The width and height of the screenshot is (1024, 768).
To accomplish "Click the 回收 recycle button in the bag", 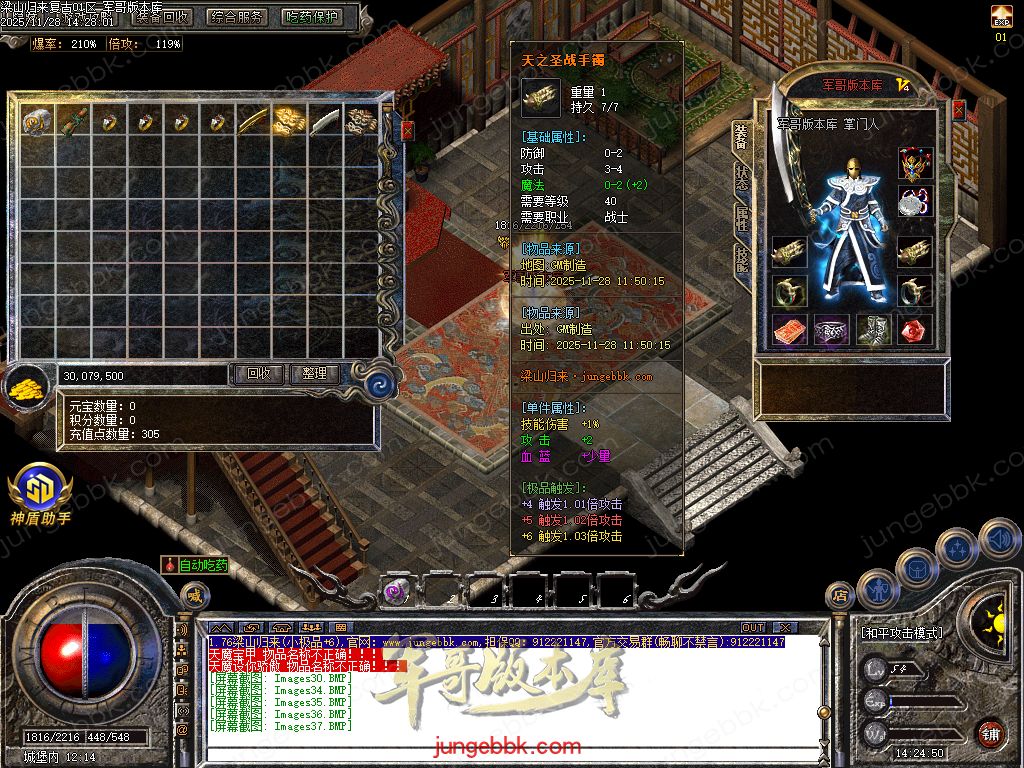I will (258, 374).
